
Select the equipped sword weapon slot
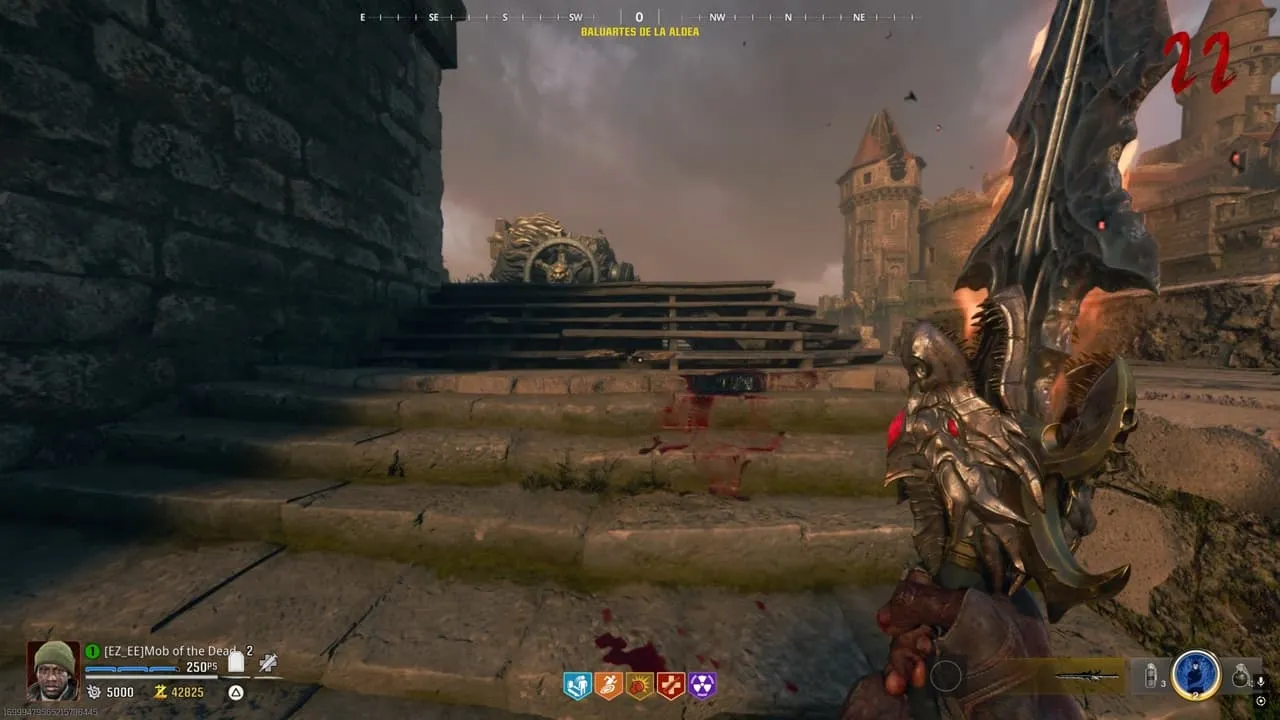[x=1090, y=676]
